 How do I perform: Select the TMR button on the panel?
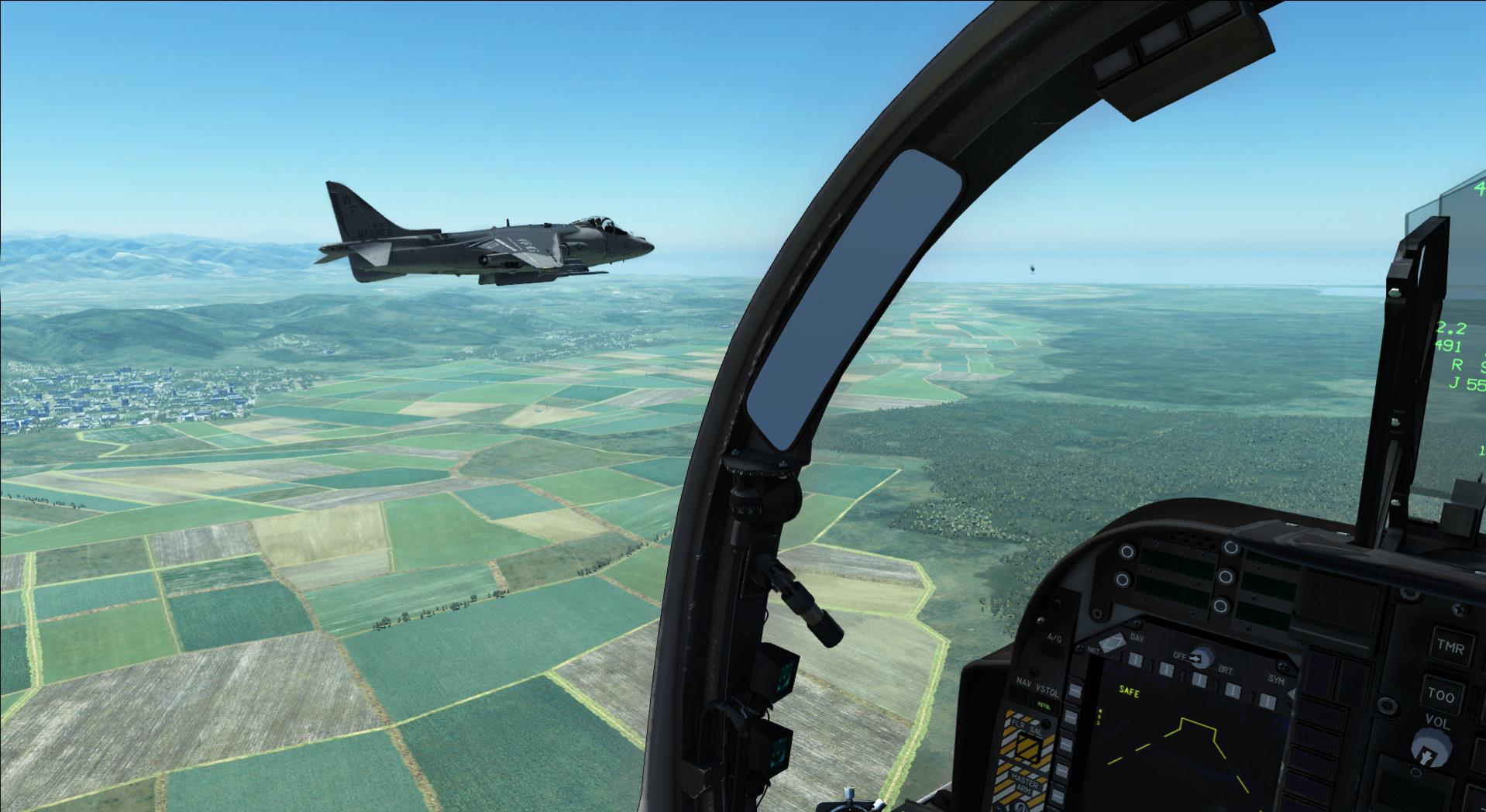(1450, 647)
